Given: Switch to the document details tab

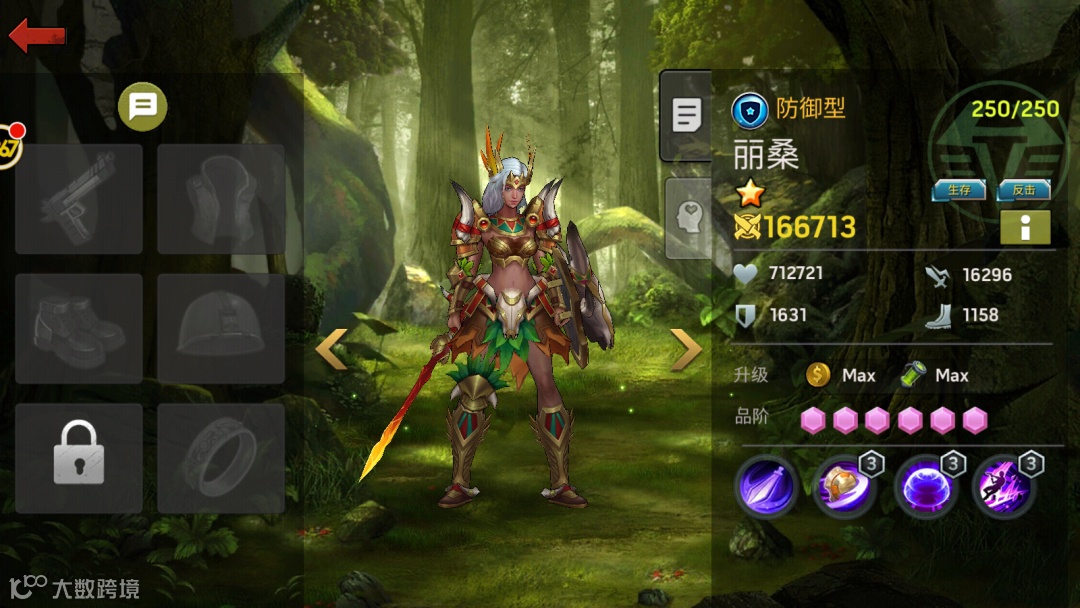Looking at the screenshot, I should point(686,115).
